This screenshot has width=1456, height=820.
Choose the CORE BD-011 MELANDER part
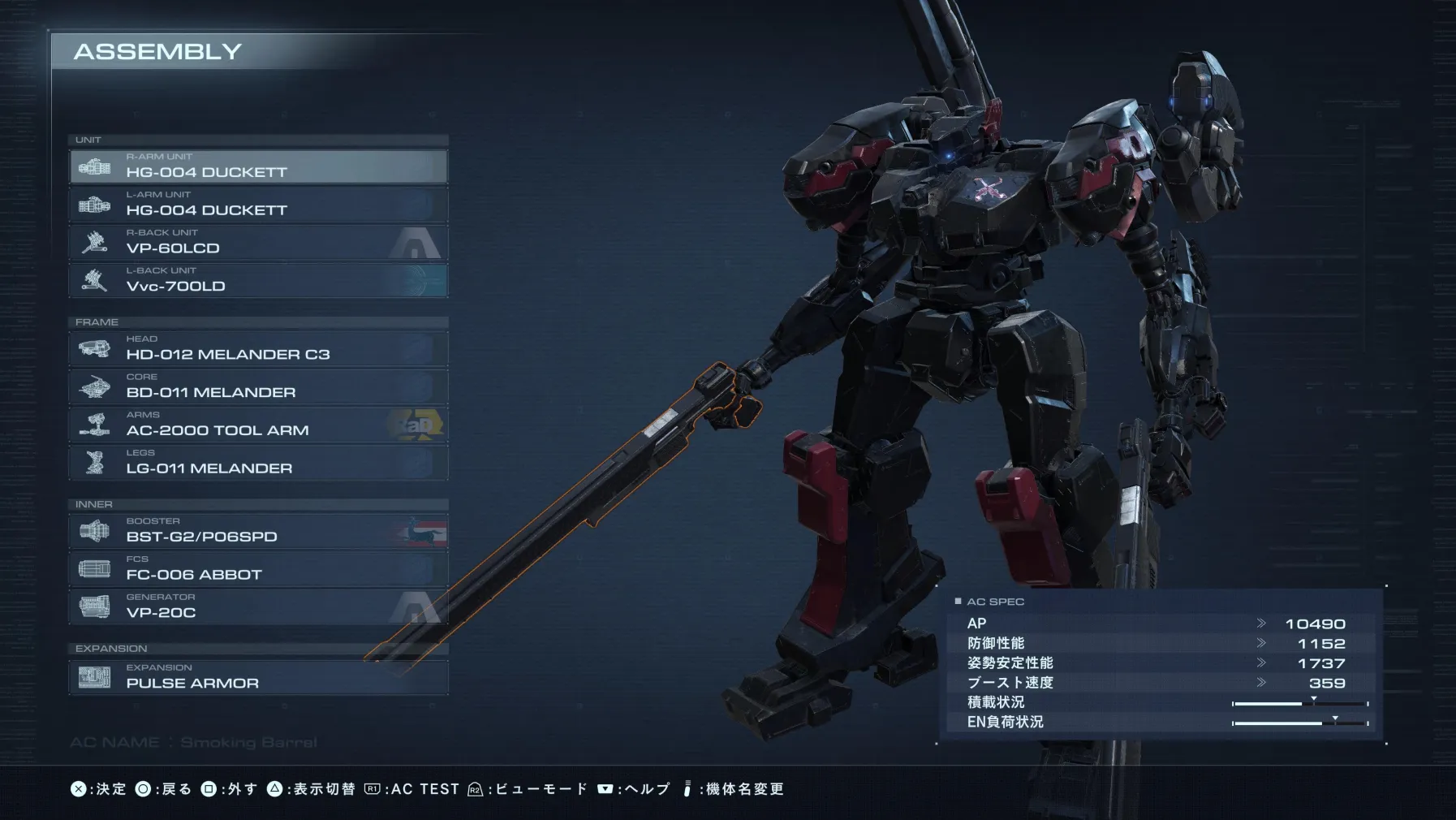(x=258, y=387)
